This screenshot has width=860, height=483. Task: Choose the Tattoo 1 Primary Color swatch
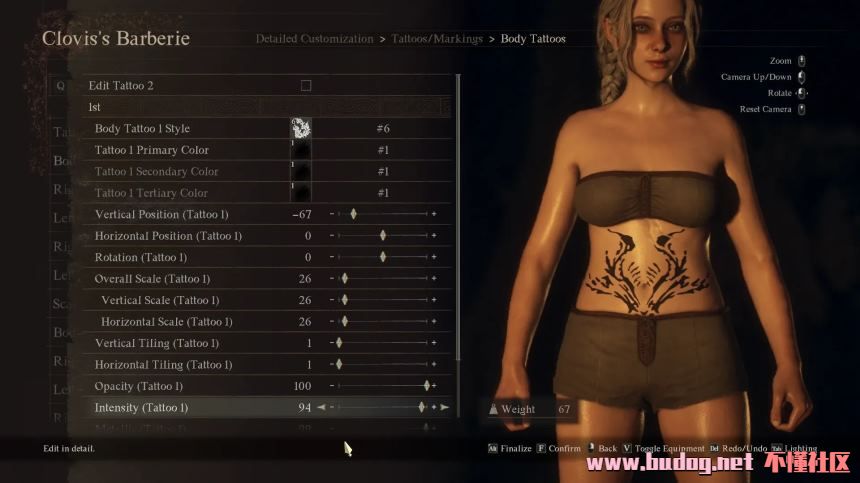[x=300, y=150]
